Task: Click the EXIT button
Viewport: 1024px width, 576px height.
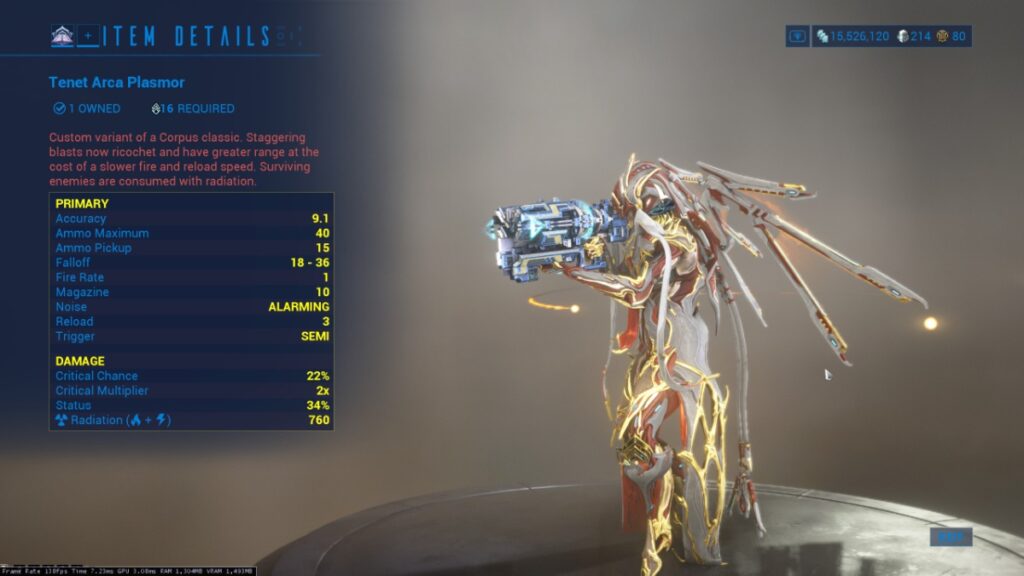Action: 950,537
